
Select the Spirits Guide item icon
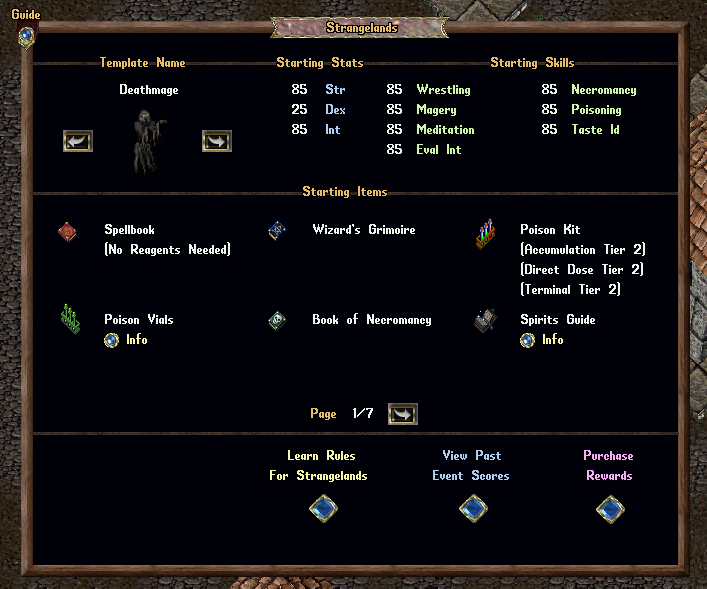[x=487, y=320]
